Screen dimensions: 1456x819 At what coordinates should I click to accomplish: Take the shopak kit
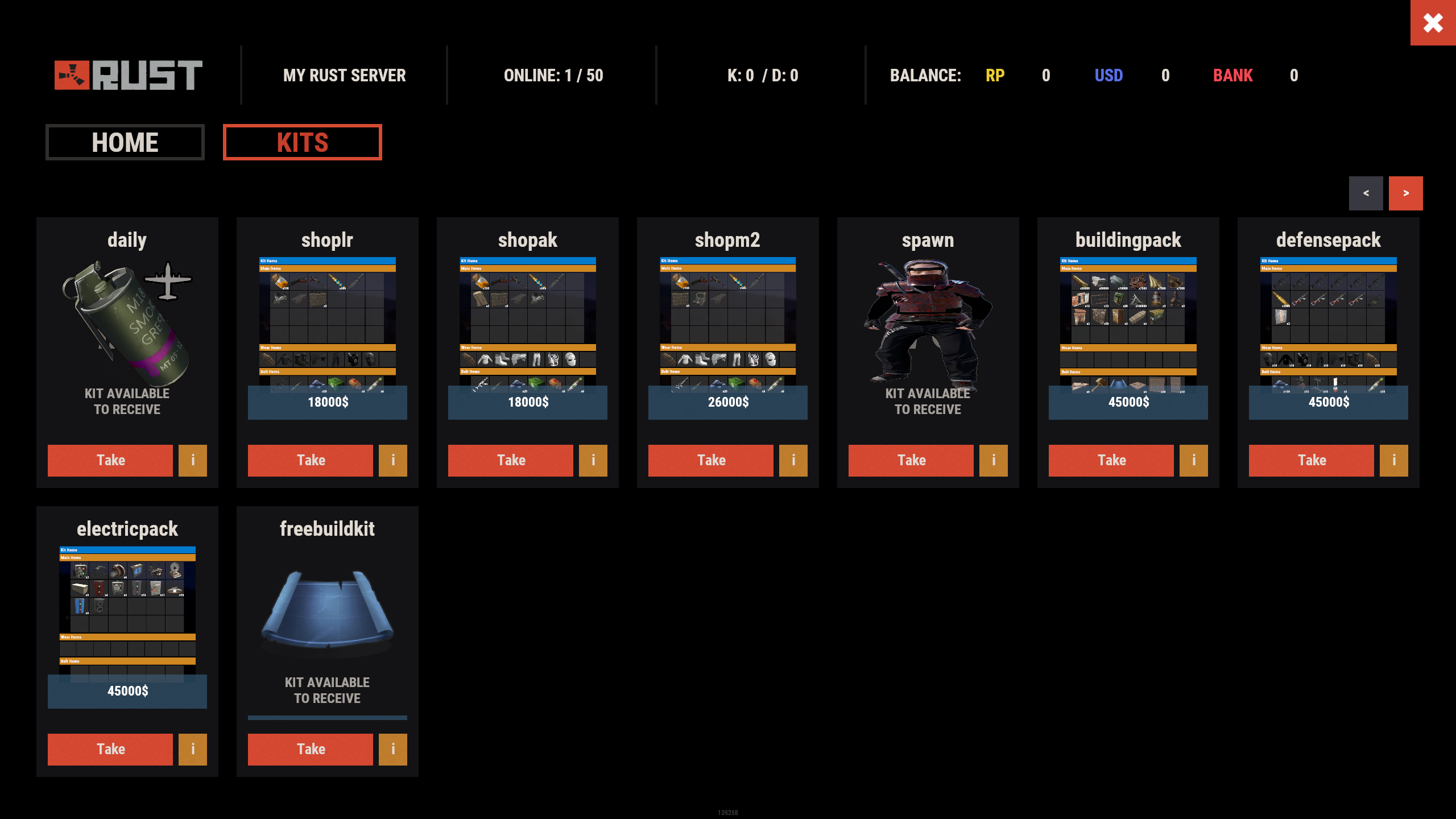tap(511, 460)
